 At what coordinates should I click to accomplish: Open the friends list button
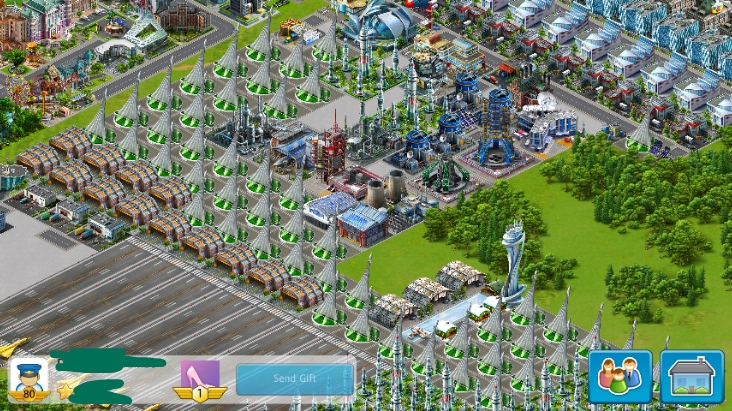pyautogui.click(x=619, y=376)
